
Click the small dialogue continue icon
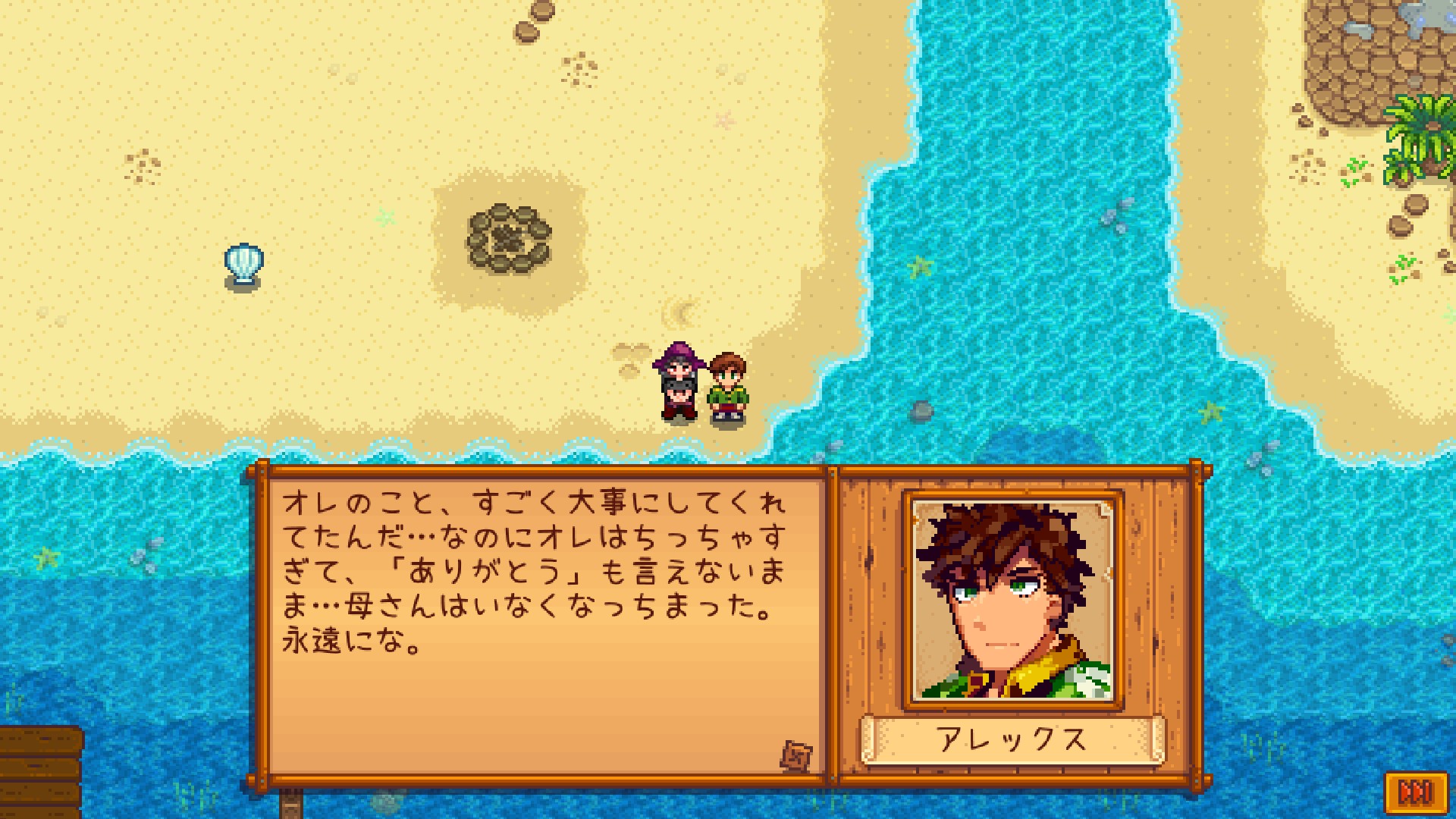coord(796,755)
